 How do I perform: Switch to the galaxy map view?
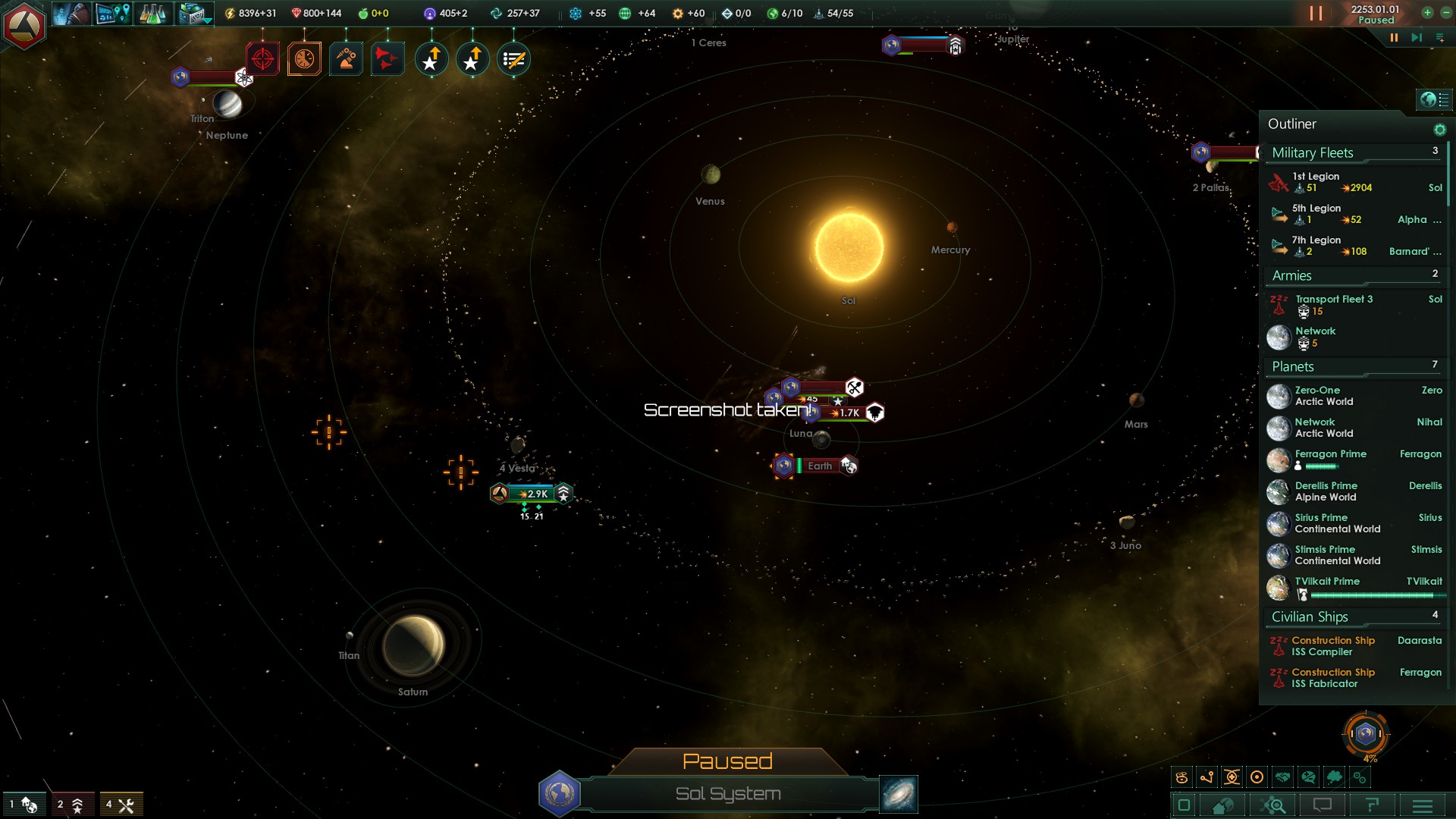pos(899,794)
